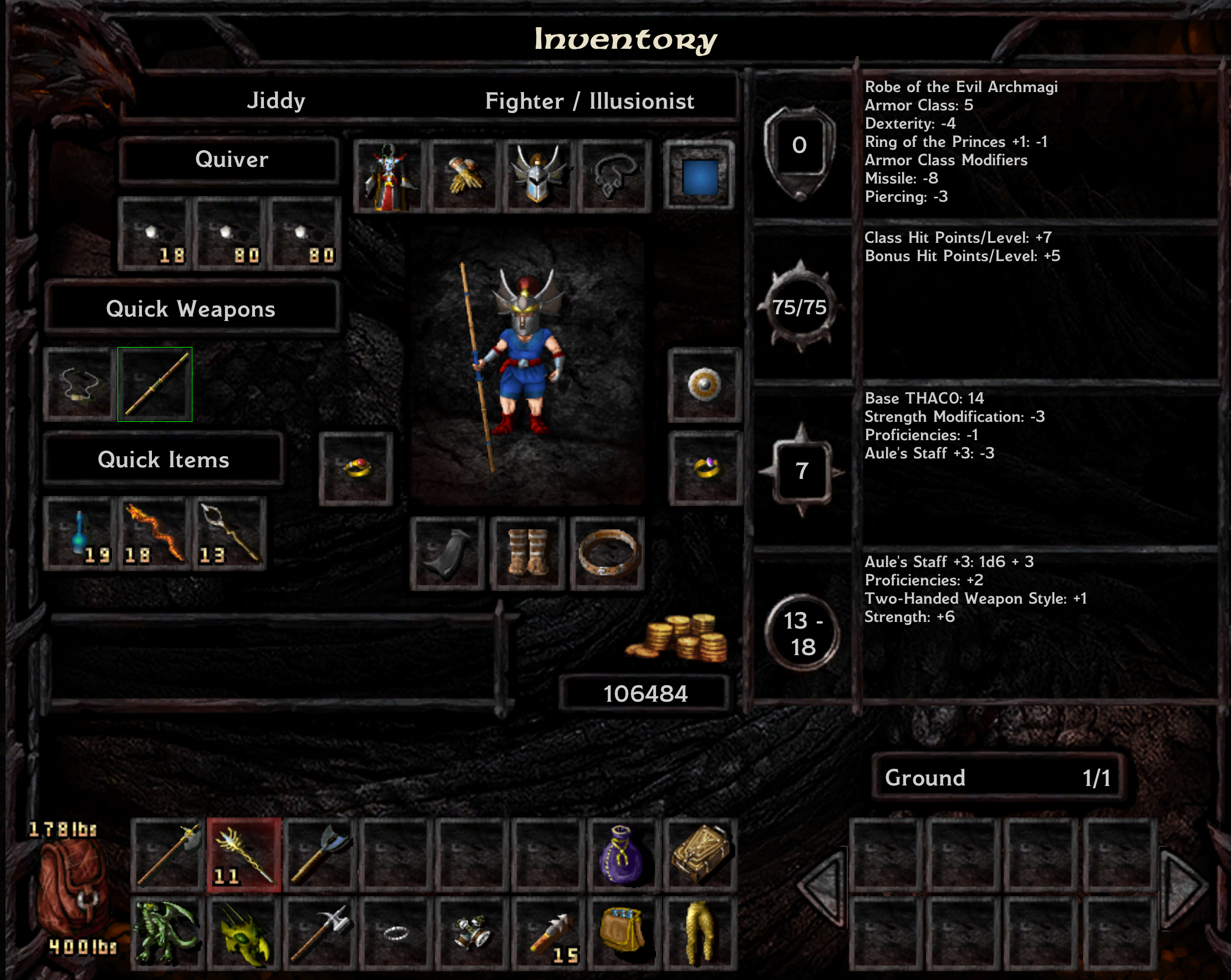The width and height of the screenshot is (1231, 980).
Task: Click the grey cloak equipment slot
Action: point(447,553)
